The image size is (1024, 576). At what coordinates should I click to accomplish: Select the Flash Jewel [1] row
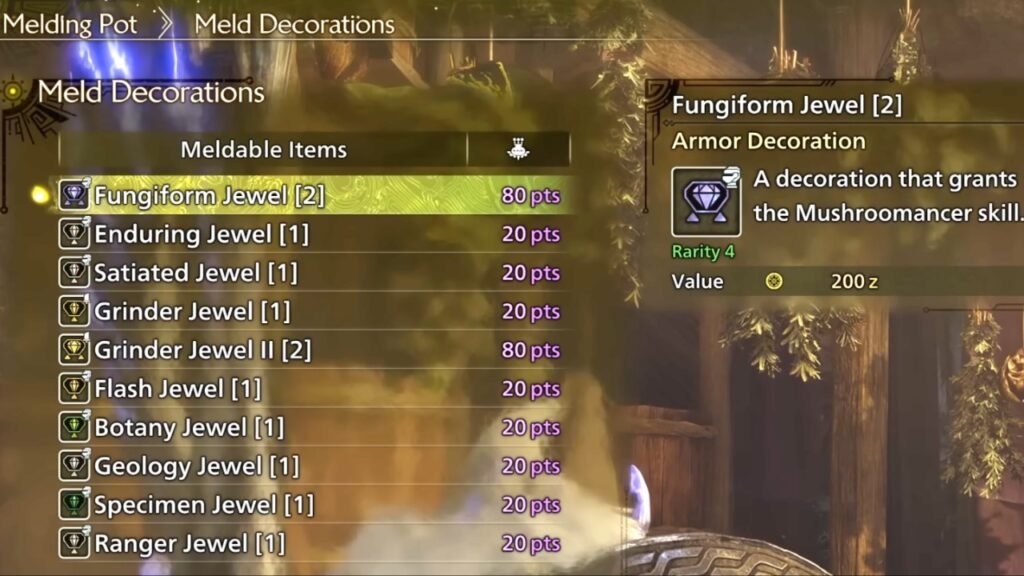pos(178,389)
